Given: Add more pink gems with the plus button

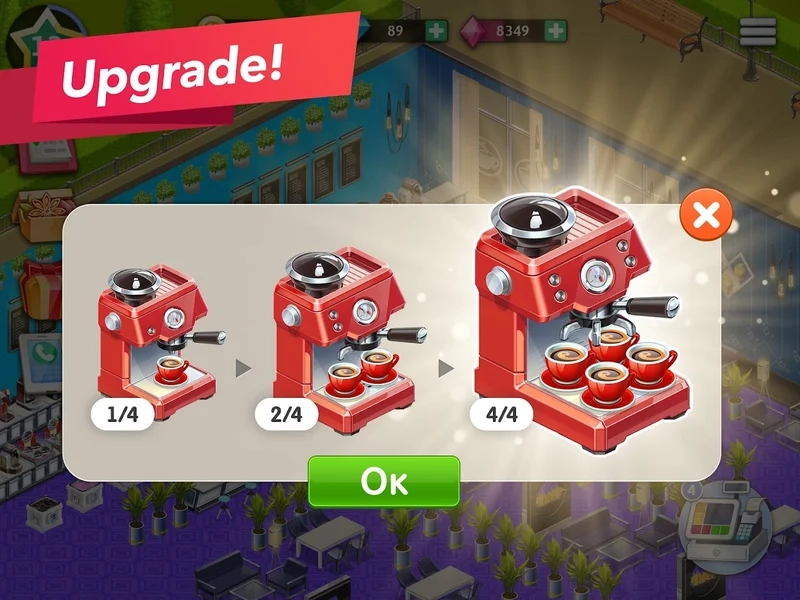Looking at the screenshot, I should pyautogui.click(x=556, y=30).
